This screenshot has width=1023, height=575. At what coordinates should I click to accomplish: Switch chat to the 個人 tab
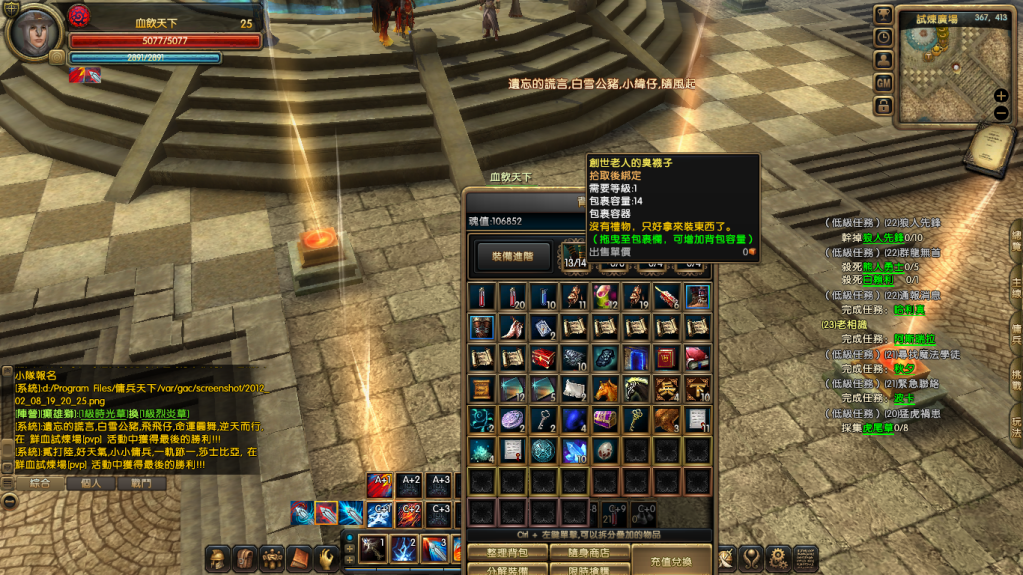91,483
